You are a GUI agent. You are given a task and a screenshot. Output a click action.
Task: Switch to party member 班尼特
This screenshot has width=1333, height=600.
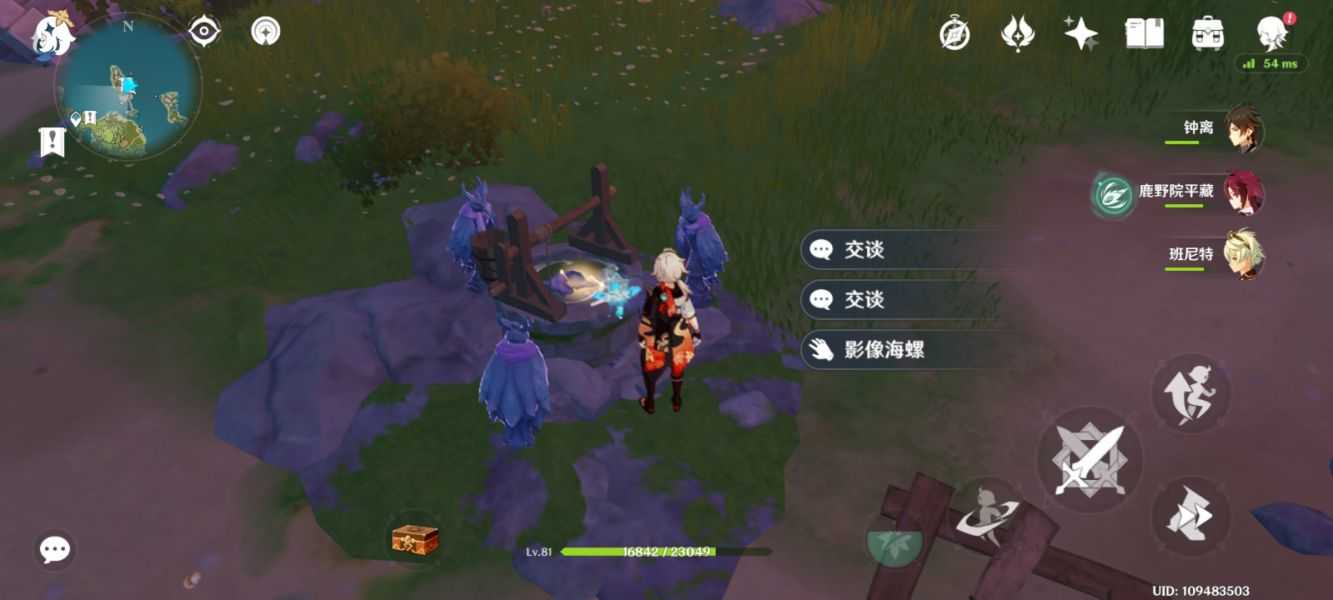coord(1244,254)
